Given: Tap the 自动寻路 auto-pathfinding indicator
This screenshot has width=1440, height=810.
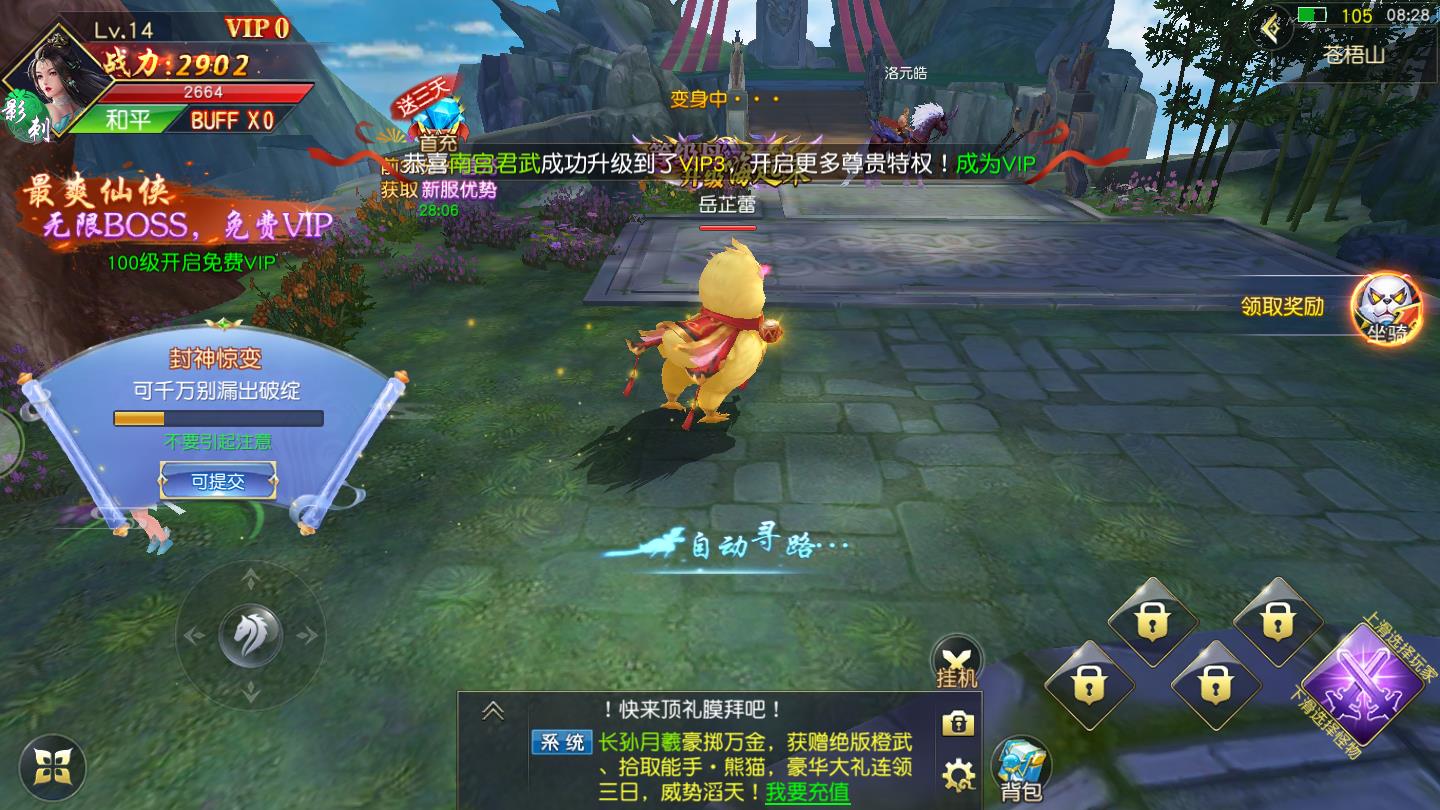Looking at the screenshot, I should pyautogui.click(x=751, y=544).
